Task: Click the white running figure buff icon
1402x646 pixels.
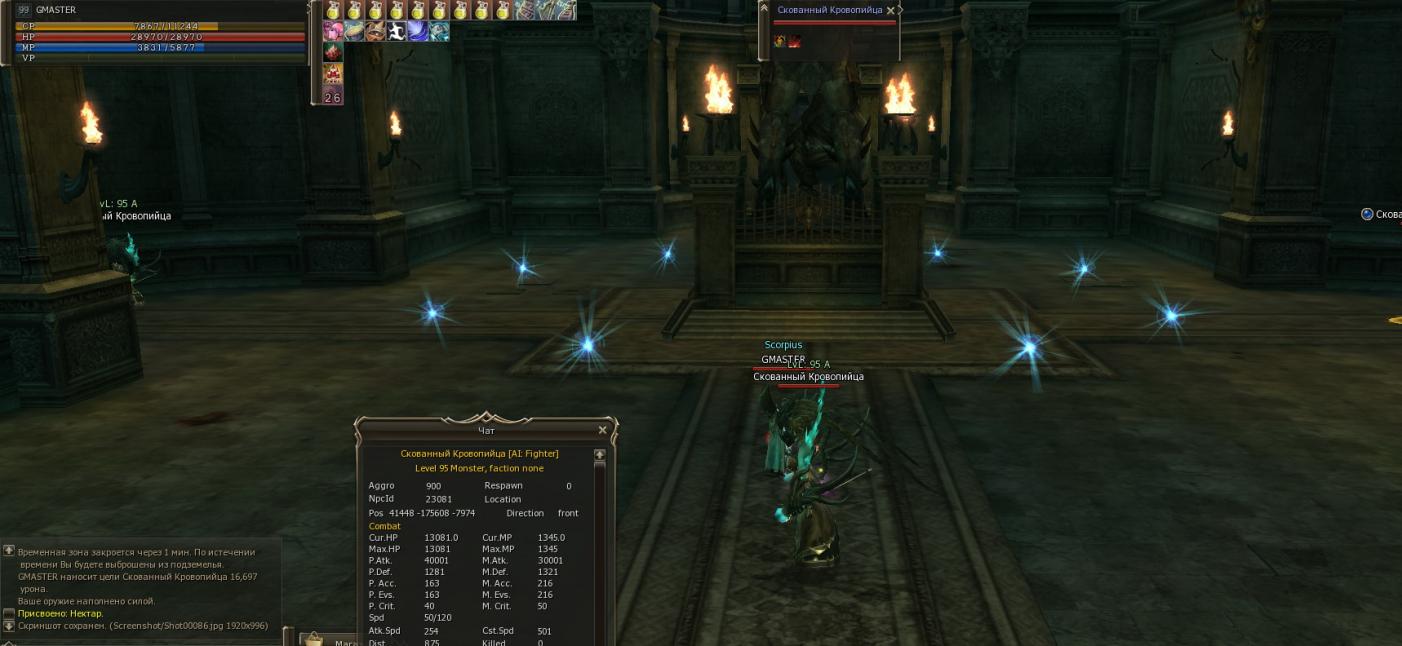Action: (x=396, y=31)
